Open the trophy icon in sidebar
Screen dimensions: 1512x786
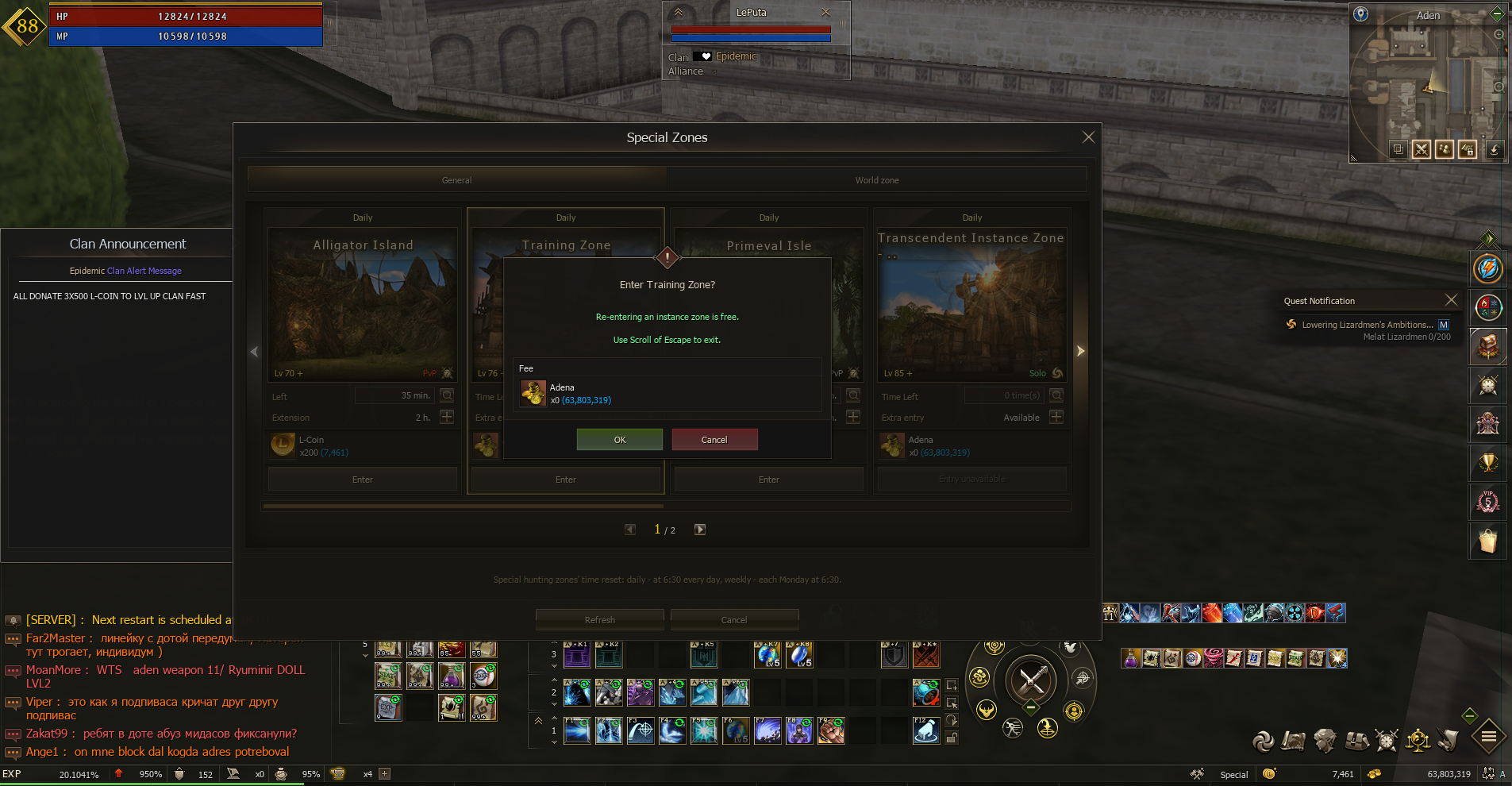tap(1487, 463)
